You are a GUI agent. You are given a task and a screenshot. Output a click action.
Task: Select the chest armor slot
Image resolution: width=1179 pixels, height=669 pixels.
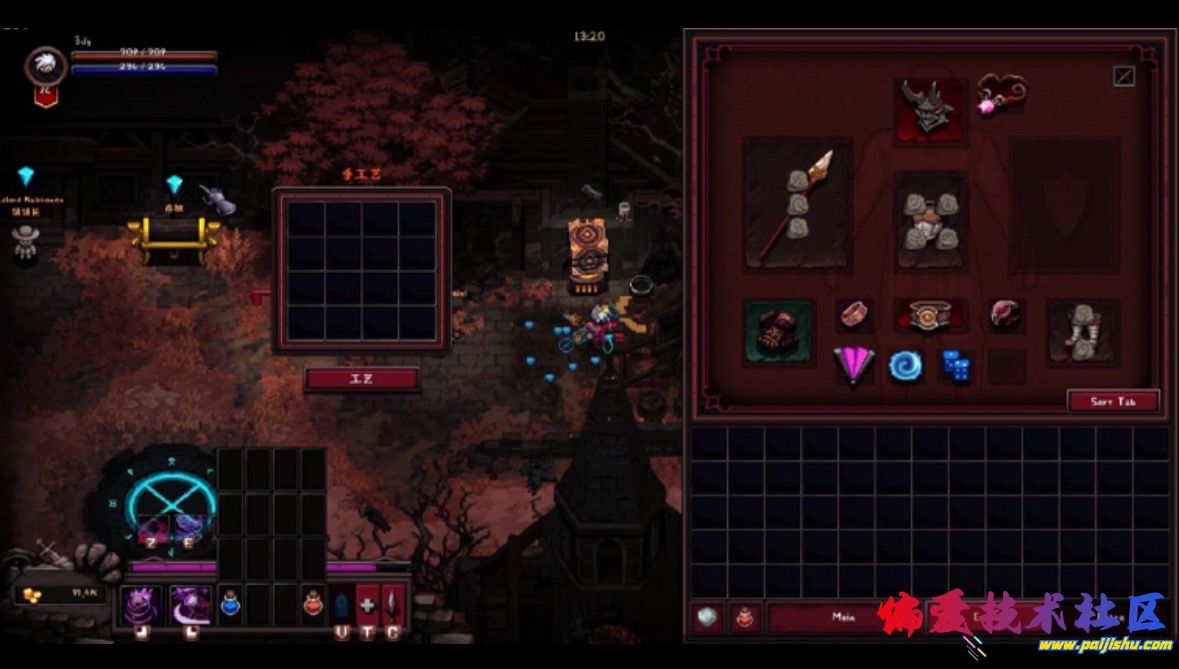click(930, 220)
